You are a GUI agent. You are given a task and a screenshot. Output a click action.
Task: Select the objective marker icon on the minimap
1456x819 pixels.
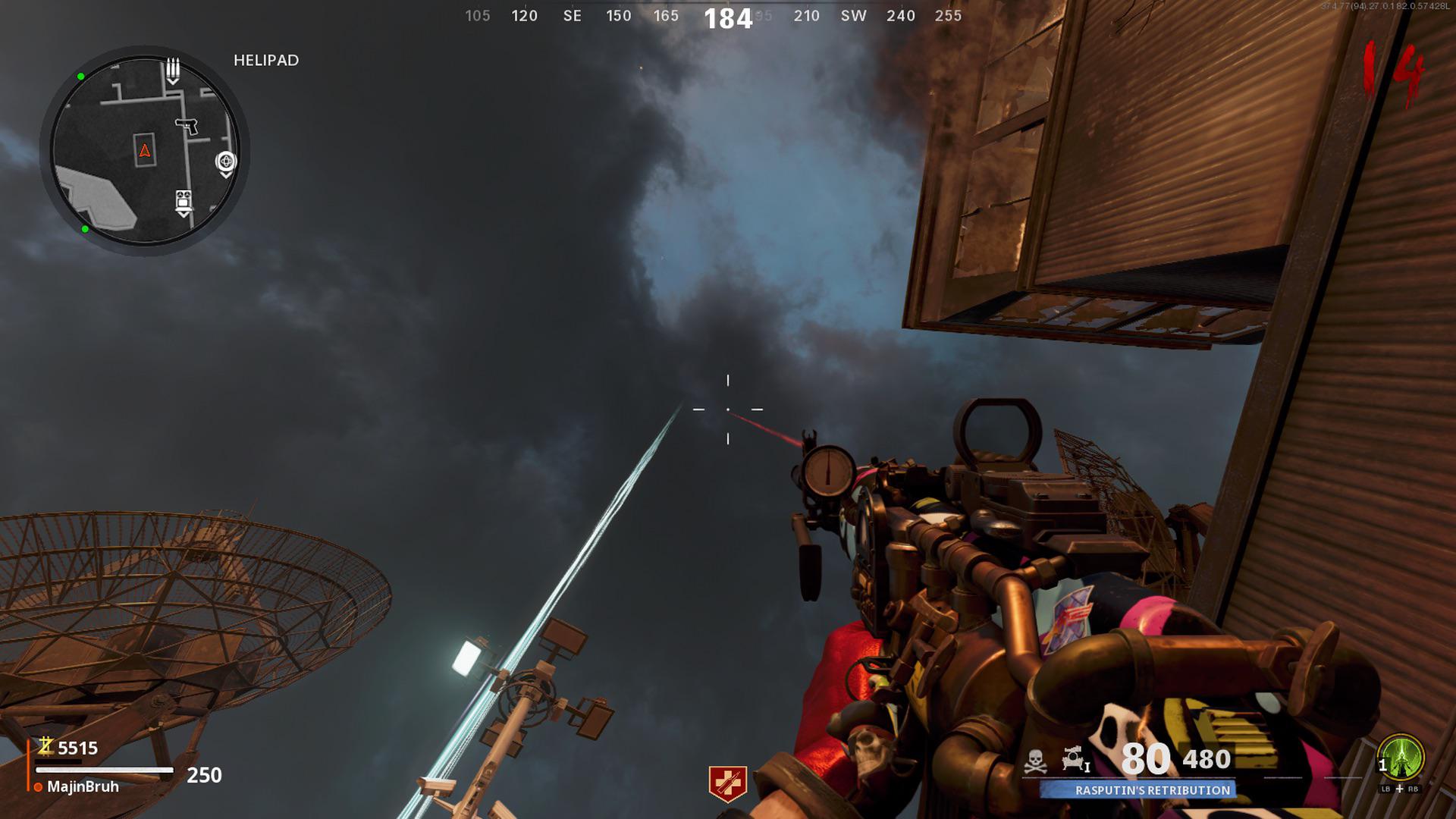pos(226,162)
